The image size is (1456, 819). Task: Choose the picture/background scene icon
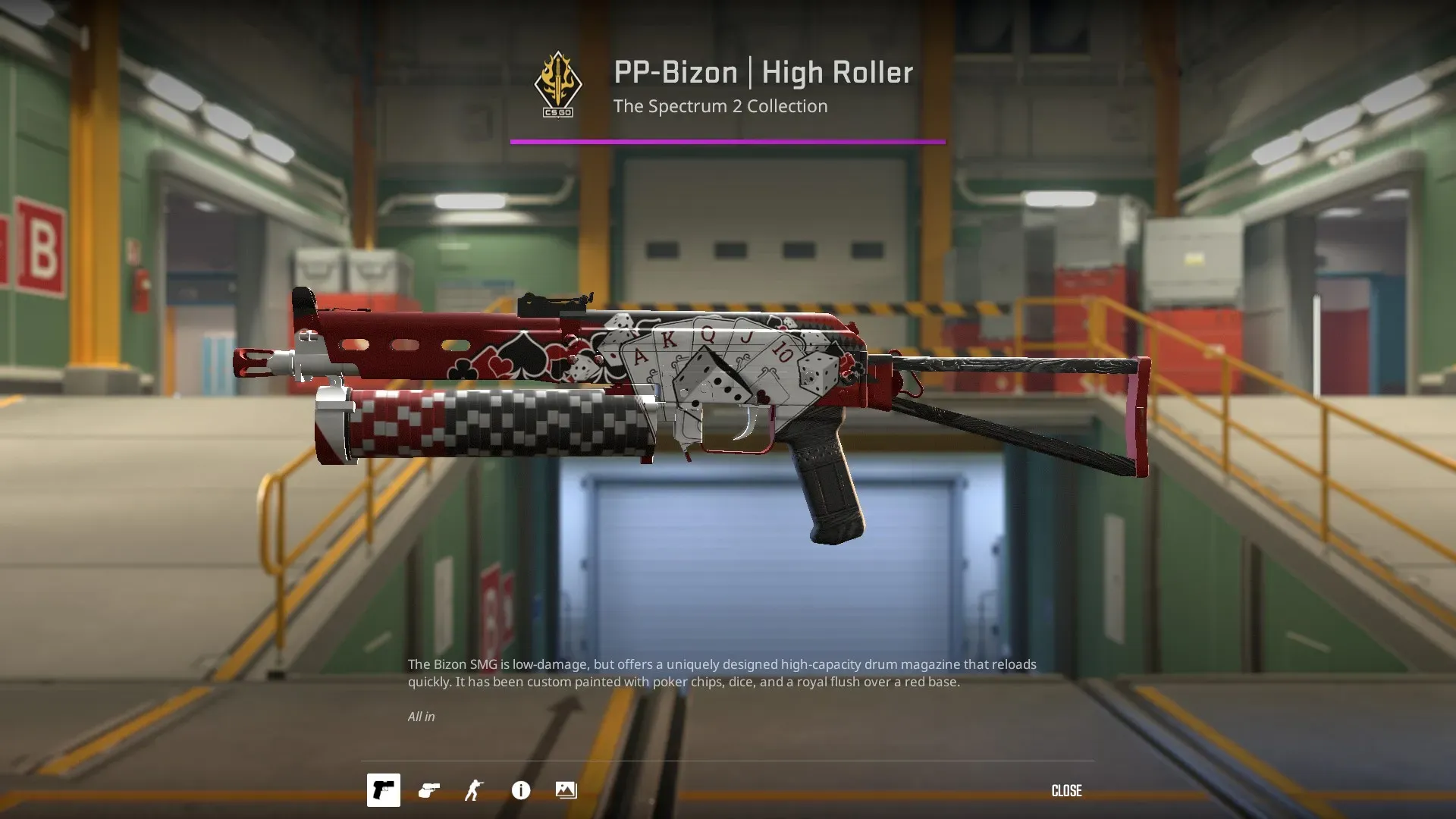click(x=566, y=790)
